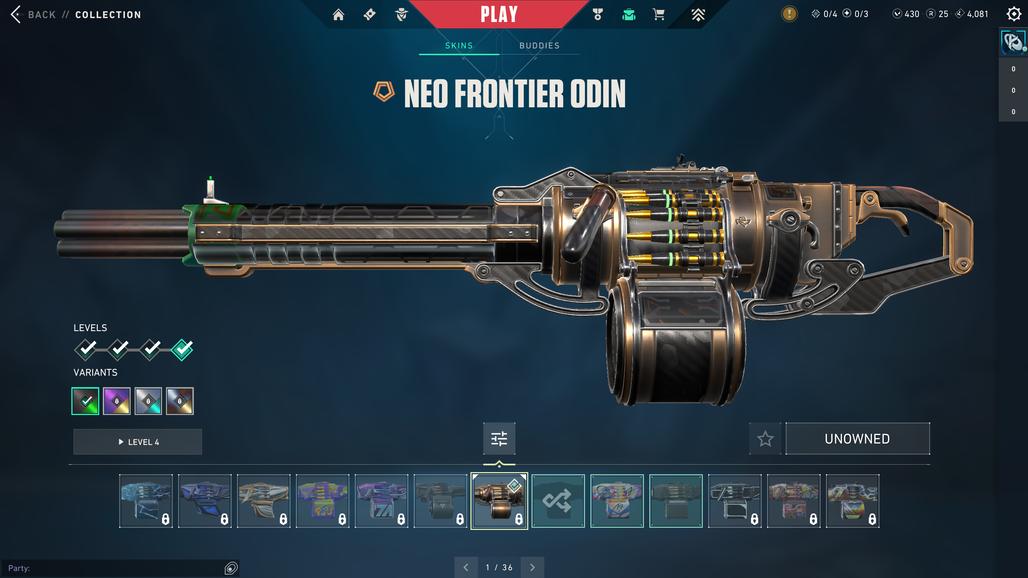Switch to the Buddies tab
Image resolution: width=1028 pixels, height=578 pixels.
tap(539, 45)
